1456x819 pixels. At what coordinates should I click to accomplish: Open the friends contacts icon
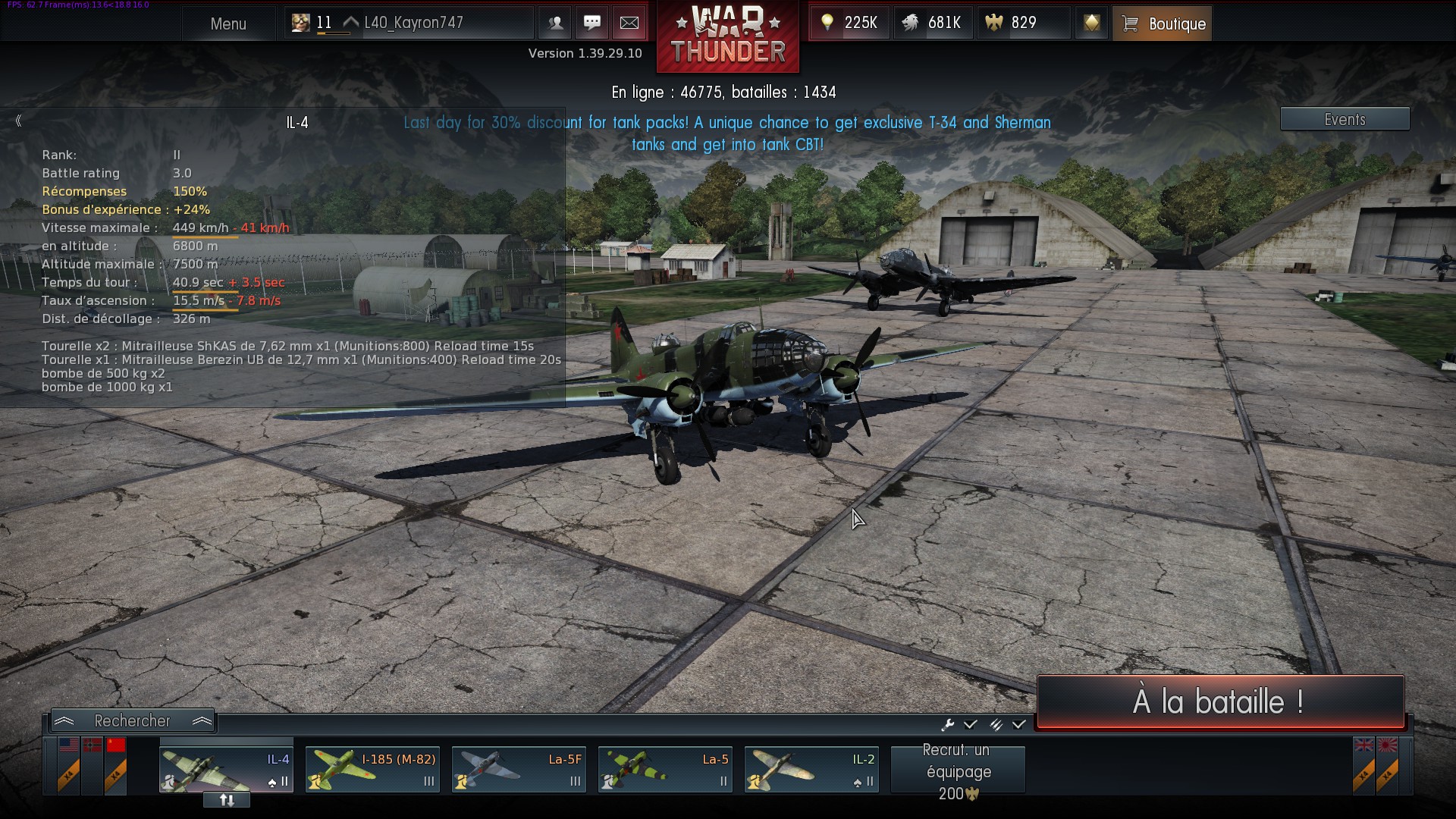tap(555, 23)
